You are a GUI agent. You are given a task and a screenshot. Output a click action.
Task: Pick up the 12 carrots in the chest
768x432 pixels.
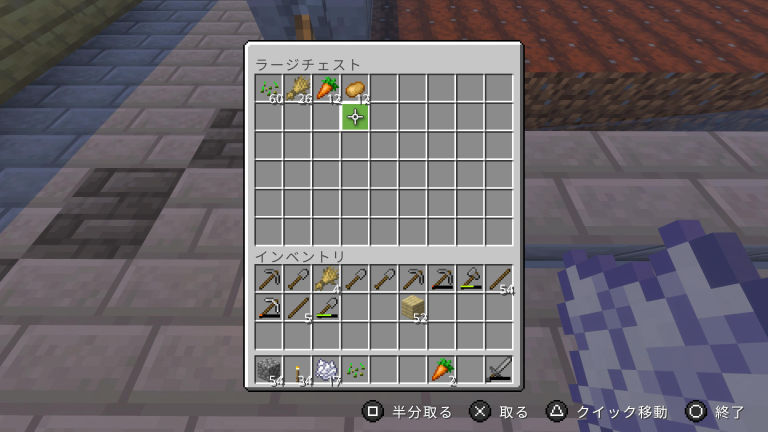326,89
